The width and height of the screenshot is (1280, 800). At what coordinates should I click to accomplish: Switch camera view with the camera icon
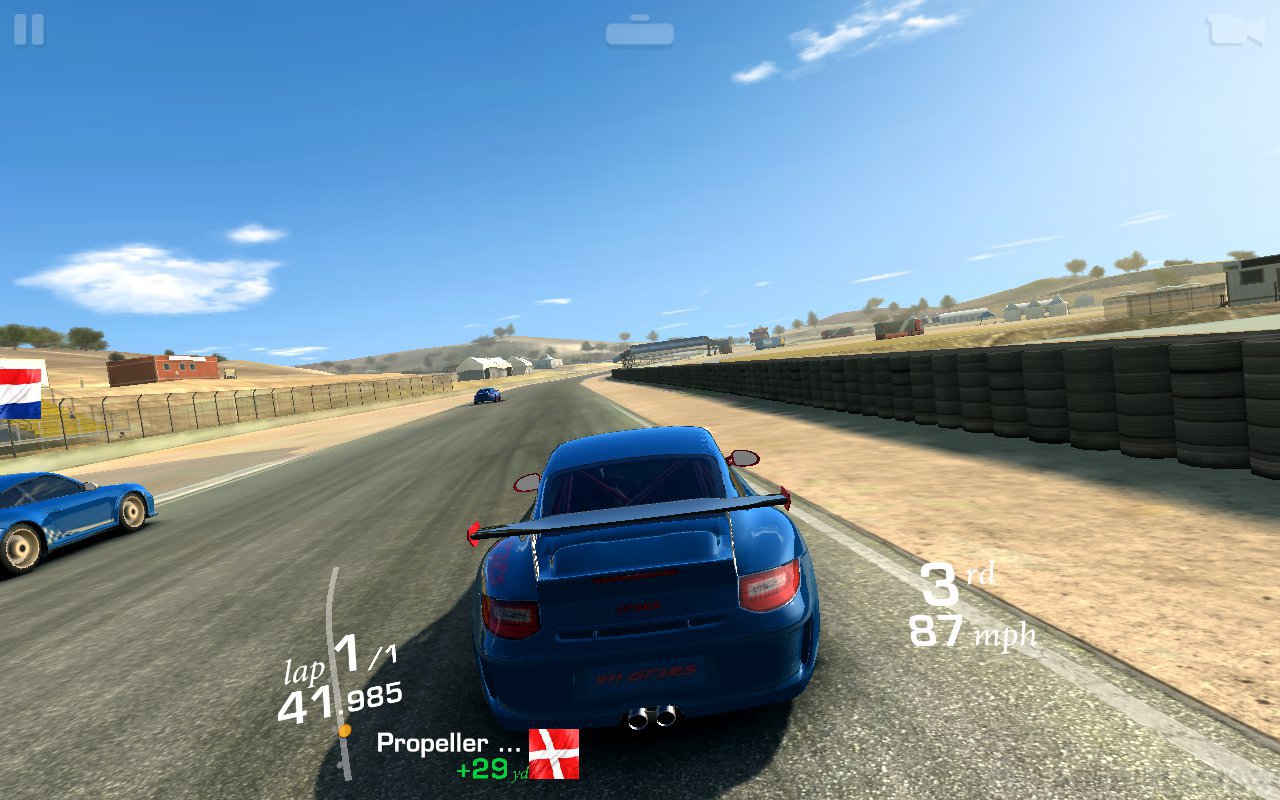tap(1234, 30)
